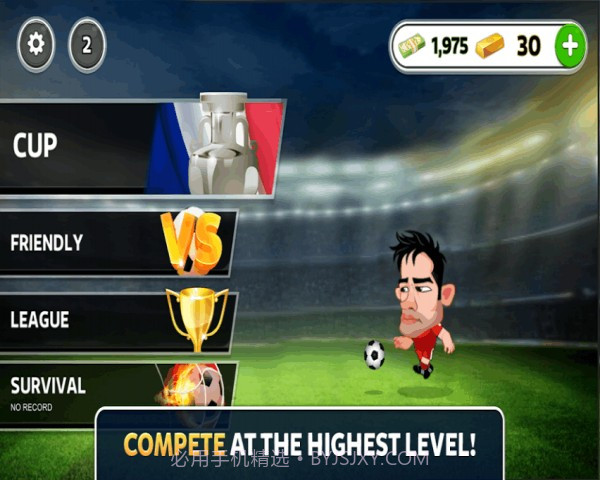Open the gear settings button

click(x=37, y=46)
